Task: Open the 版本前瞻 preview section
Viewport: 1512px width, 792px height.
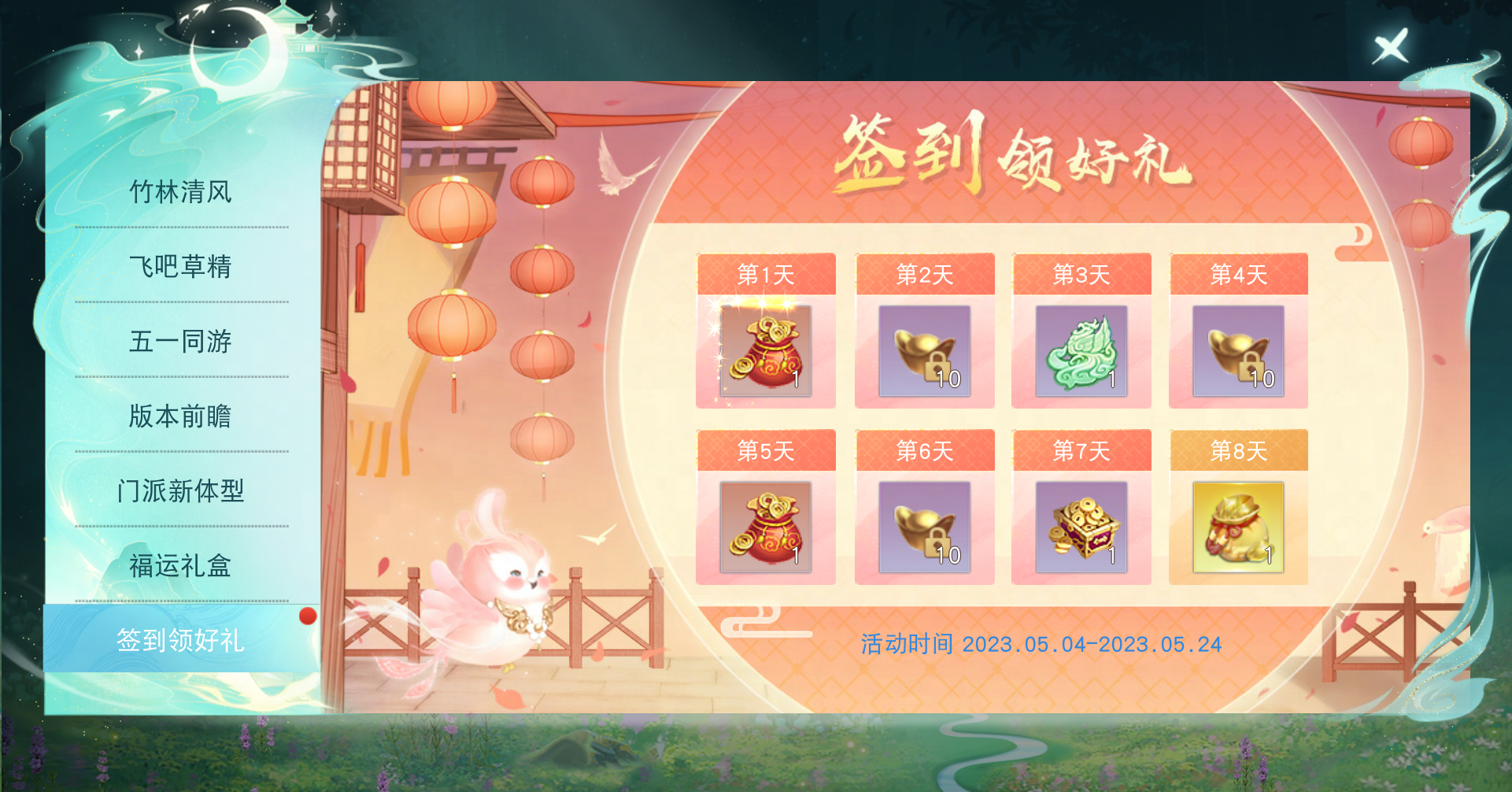Action: [x=181, y=416]
